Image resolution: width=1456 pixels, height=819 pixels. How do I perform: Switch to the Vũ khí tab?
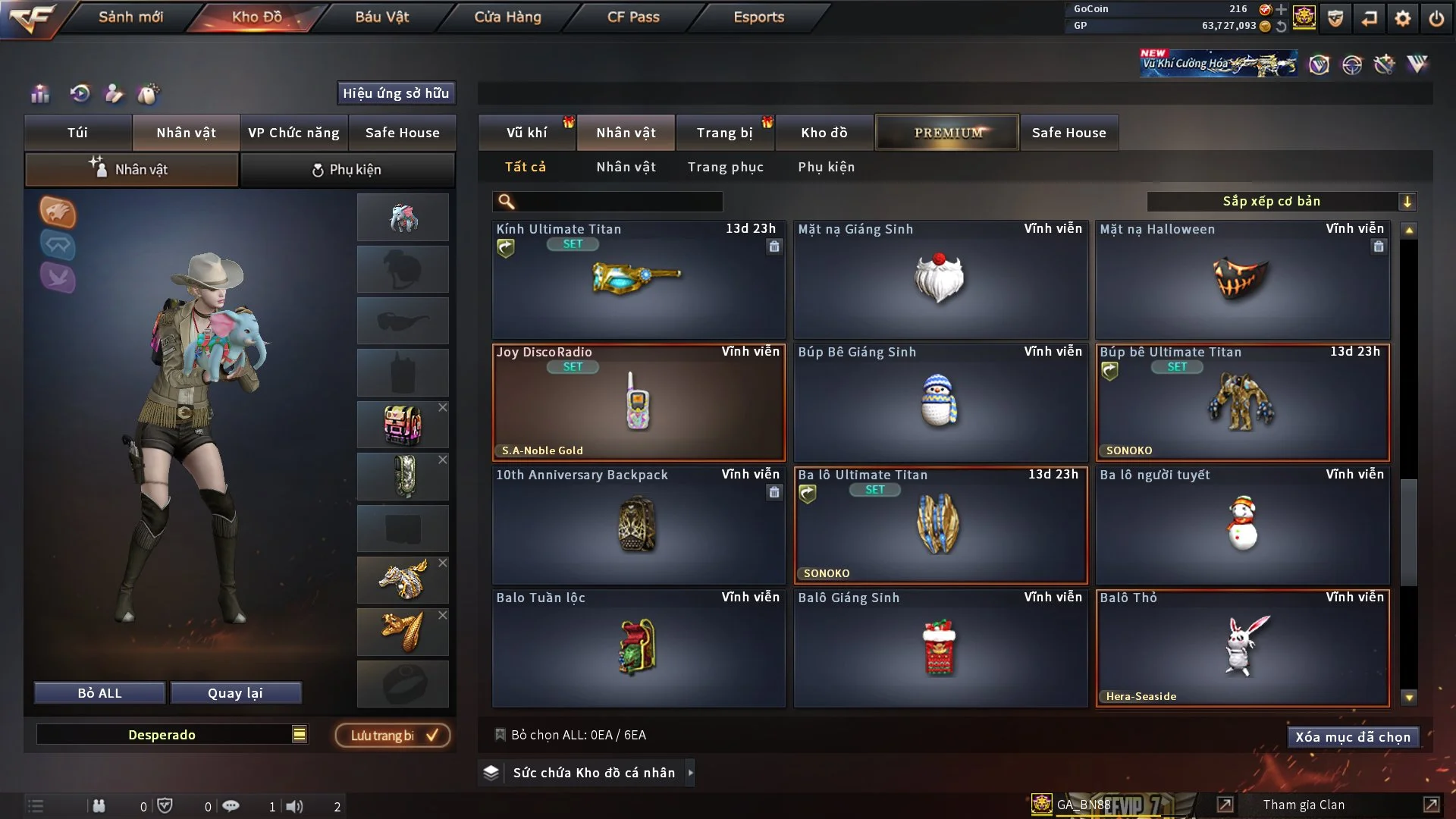526,133
